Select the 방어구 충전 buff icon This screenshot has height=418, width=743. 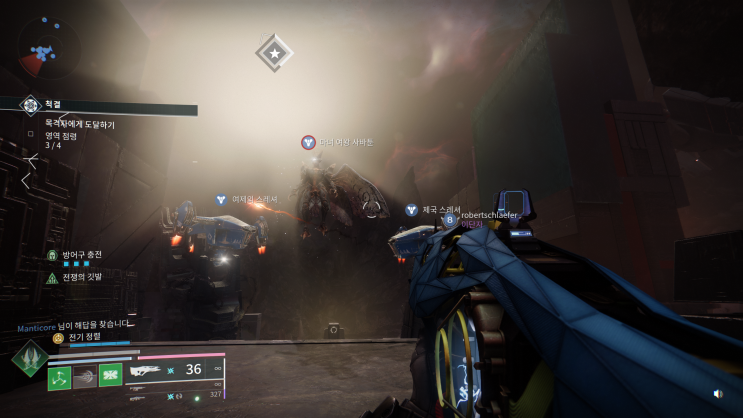(x=52, y=255)
